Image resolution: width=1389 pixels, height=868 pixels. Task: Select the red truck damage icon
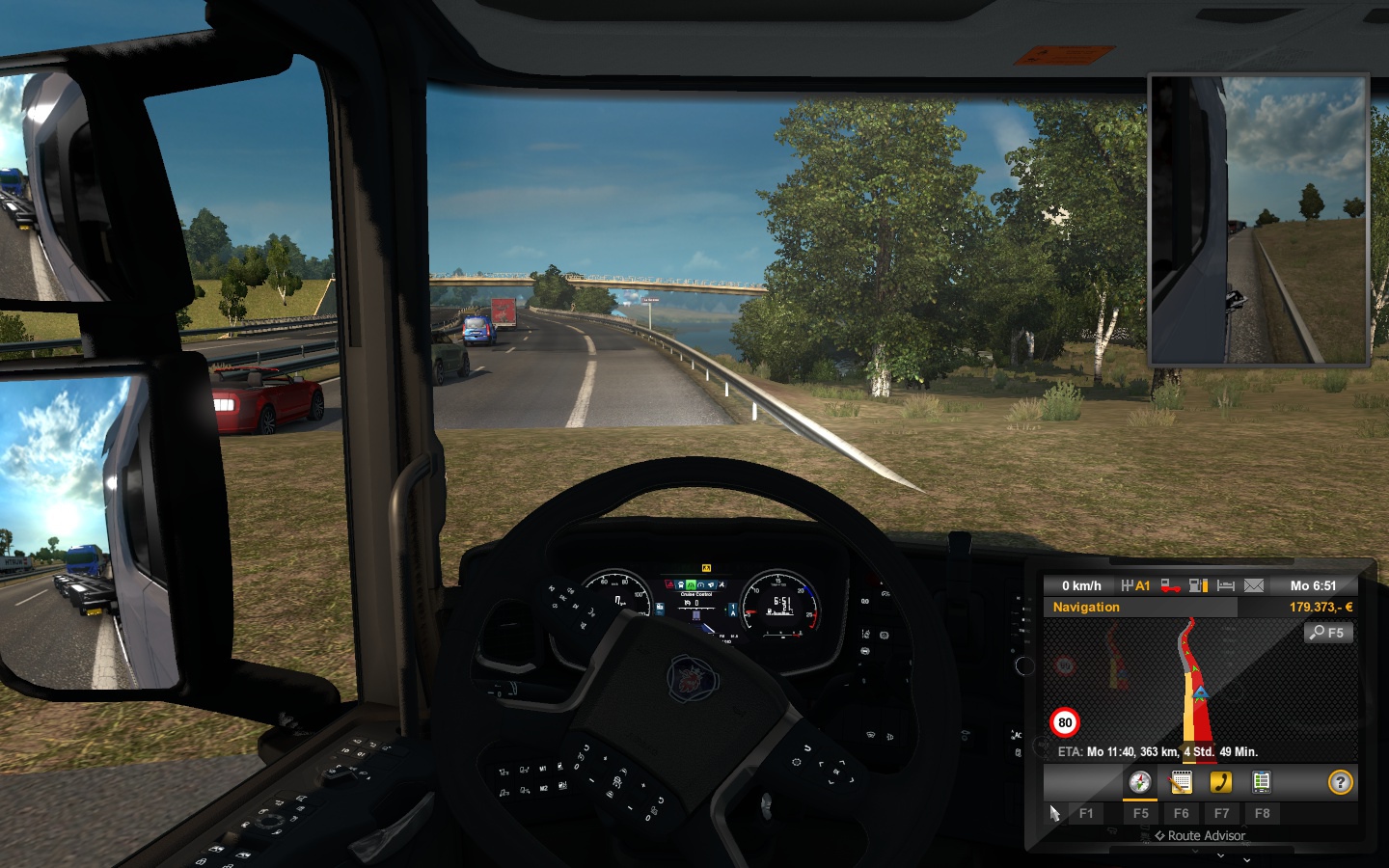pos(1170,585)
